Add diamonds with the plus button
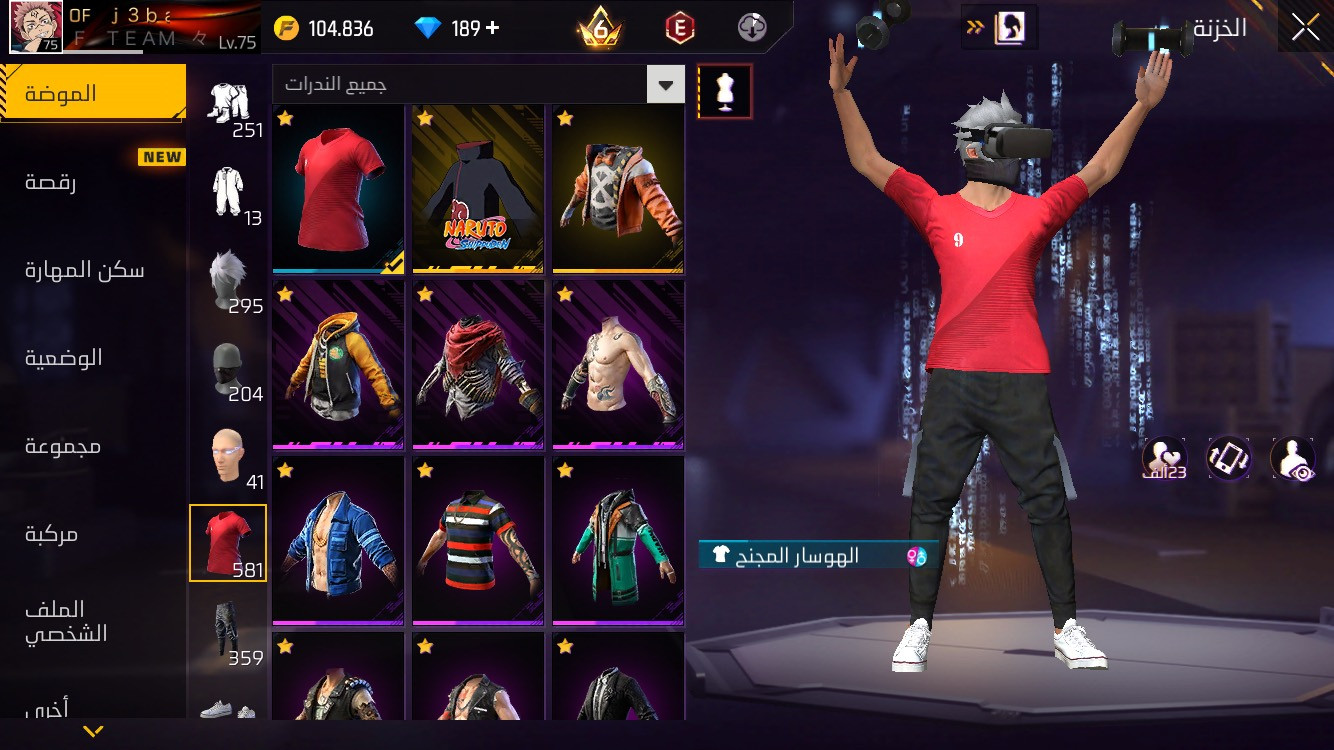 (492, 28)
